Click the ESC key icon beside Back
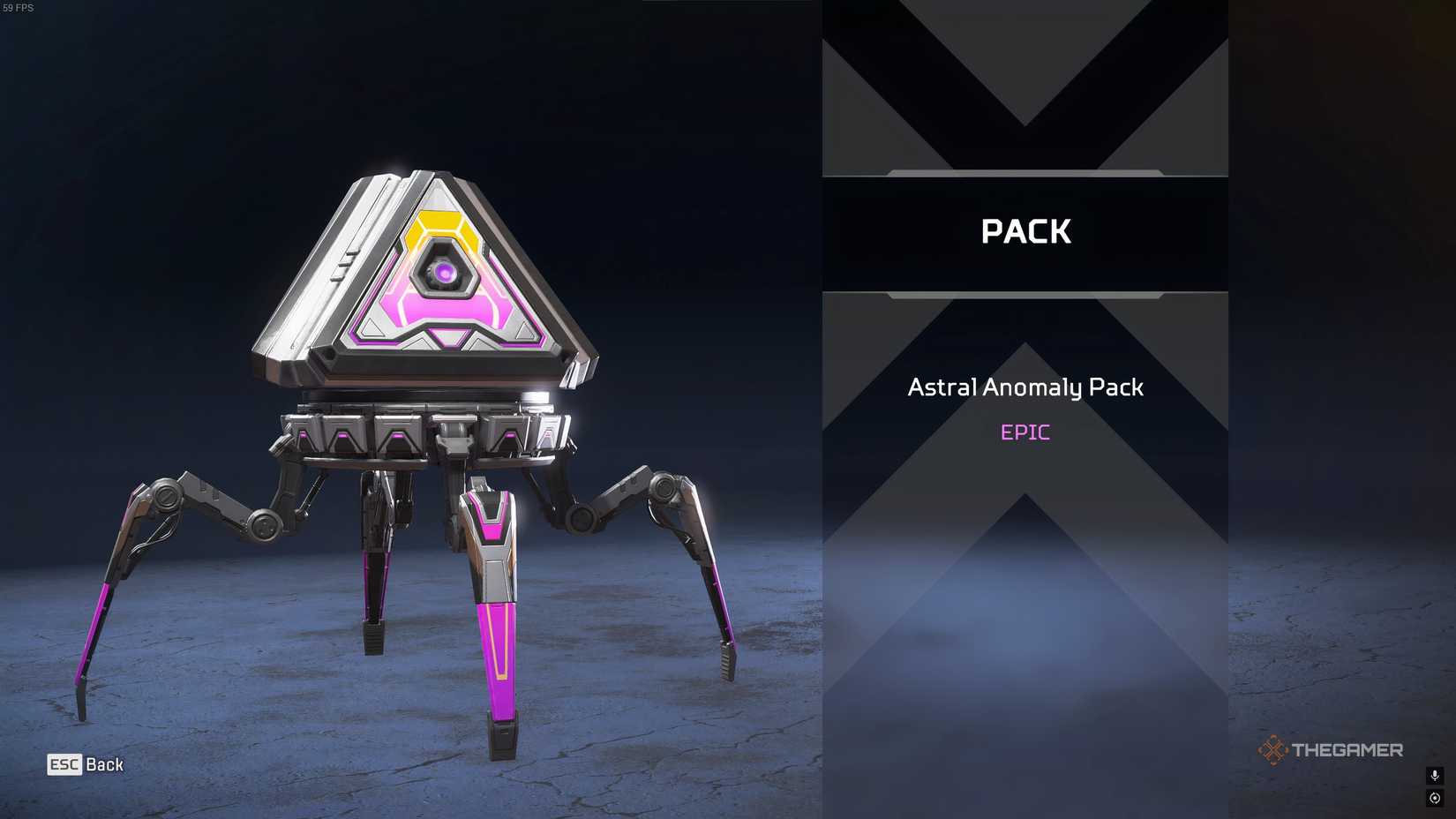Viewport: 1456px width, 819px height. pos(65,765)
